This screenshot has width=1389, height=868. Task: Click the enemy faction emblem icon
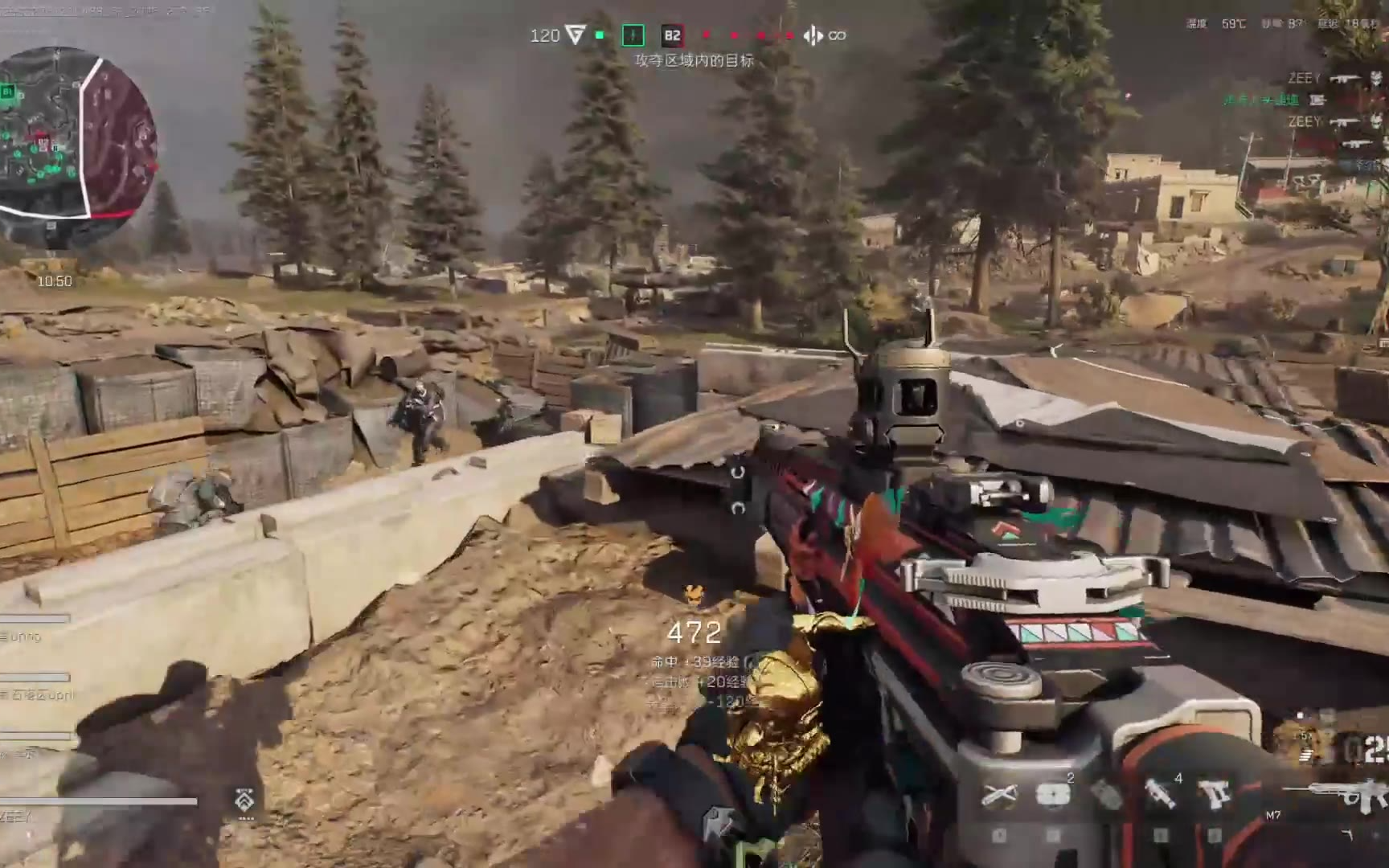[813, 35]
